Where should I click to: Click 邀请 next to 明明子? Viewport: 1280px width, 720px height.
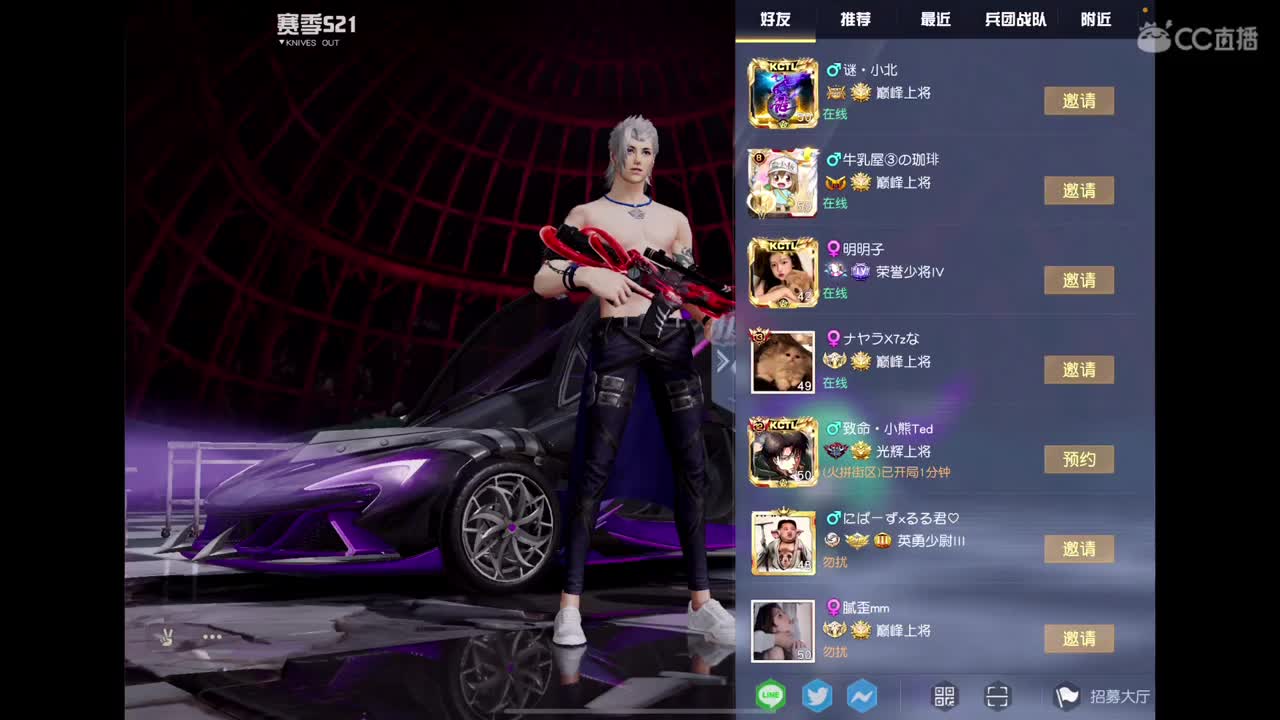point(1079,280)
